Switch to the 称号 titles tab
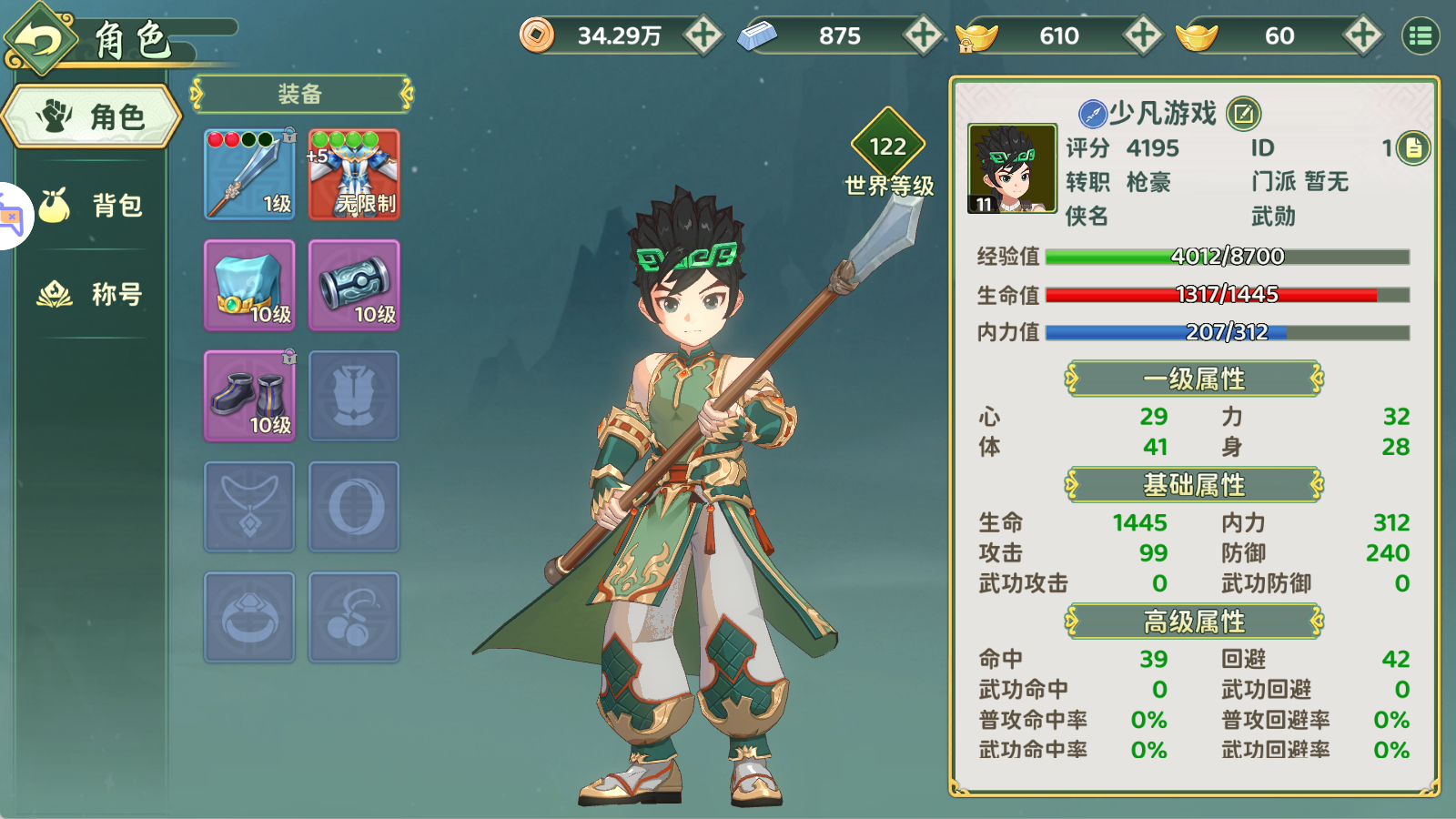1456x819 pixels. [93, 294]
